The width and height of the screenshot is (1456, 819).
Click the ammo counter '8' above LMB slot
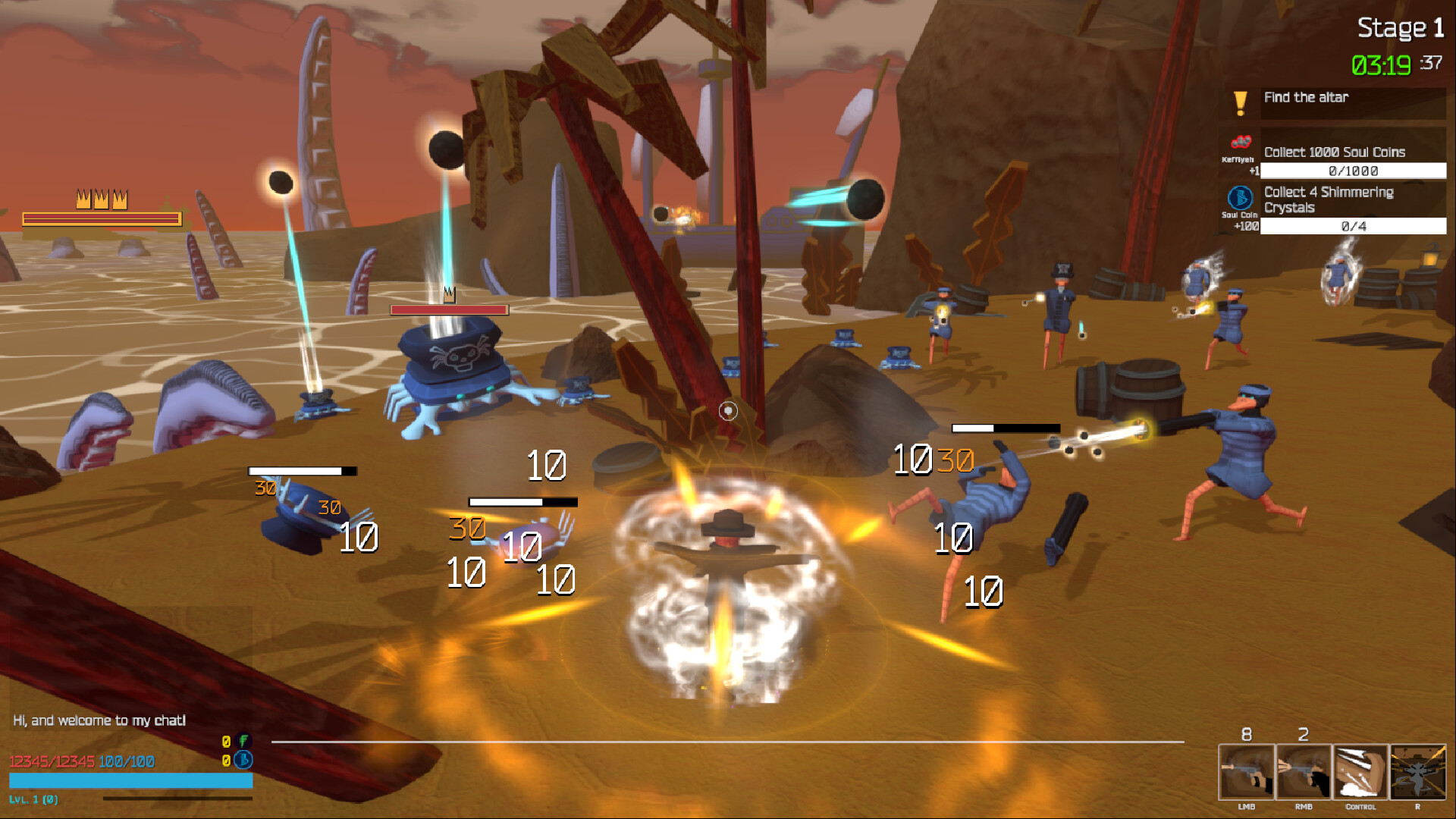pos(1246,734)
